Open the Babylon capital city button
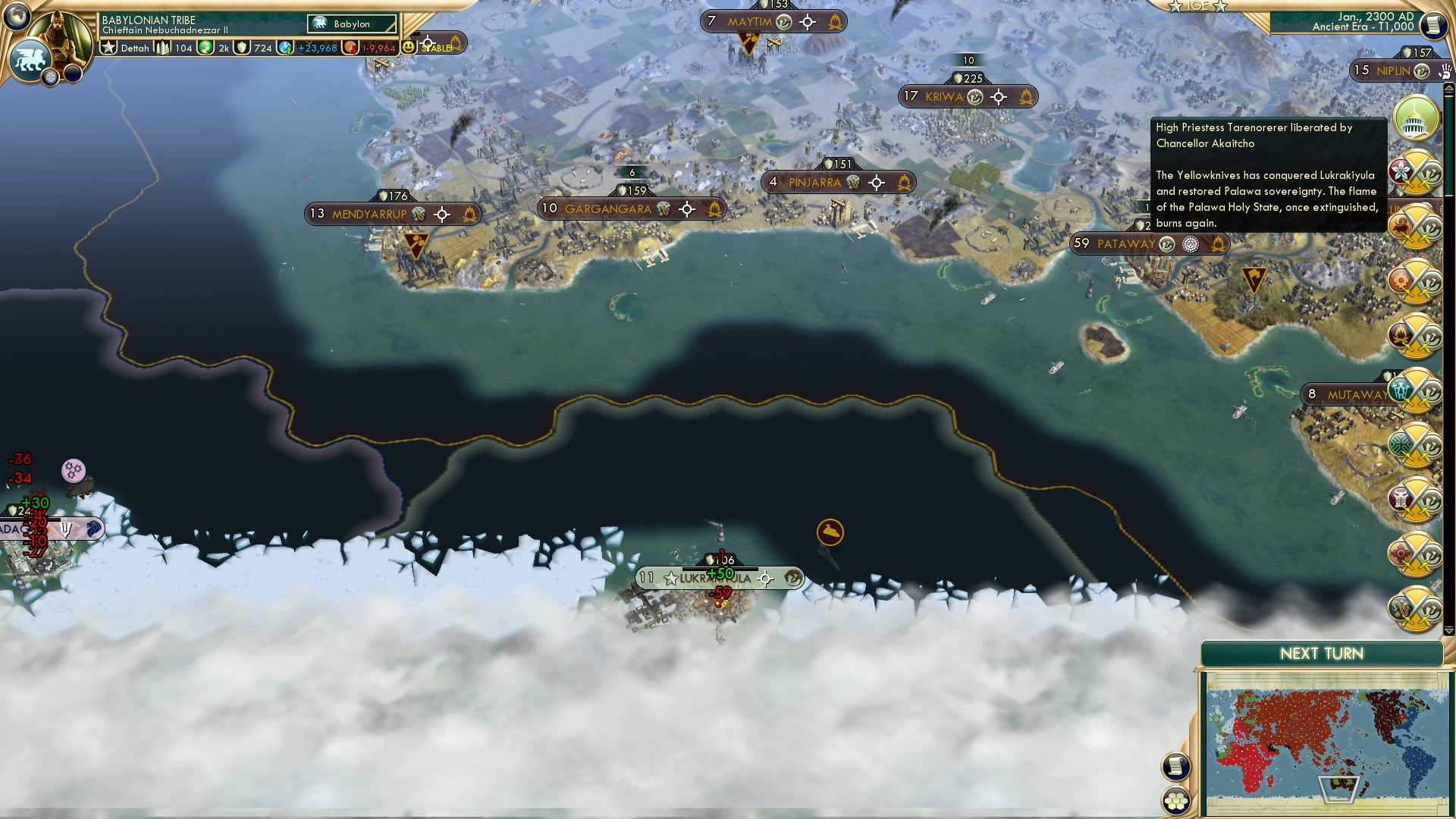The height and width of the screenshot is (819, 1456). [352, 24]
